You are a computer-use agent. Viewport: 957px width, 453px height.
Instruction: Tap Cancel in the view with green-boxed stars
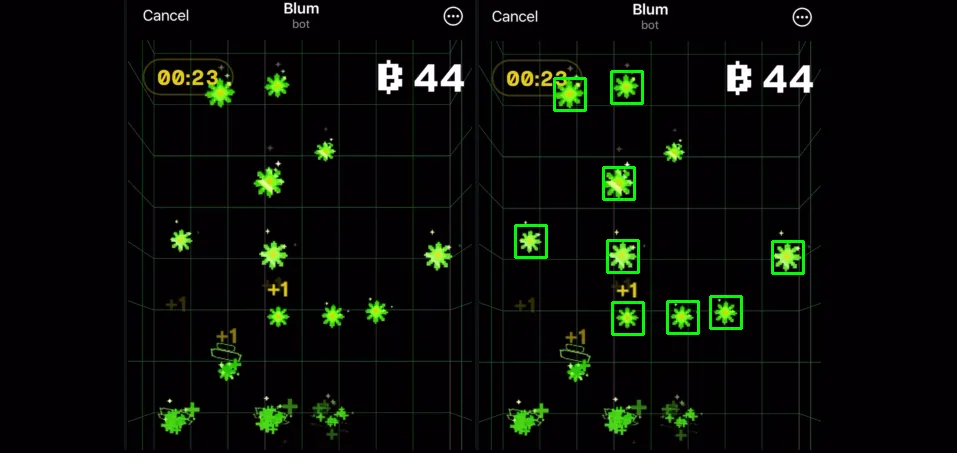514,16
